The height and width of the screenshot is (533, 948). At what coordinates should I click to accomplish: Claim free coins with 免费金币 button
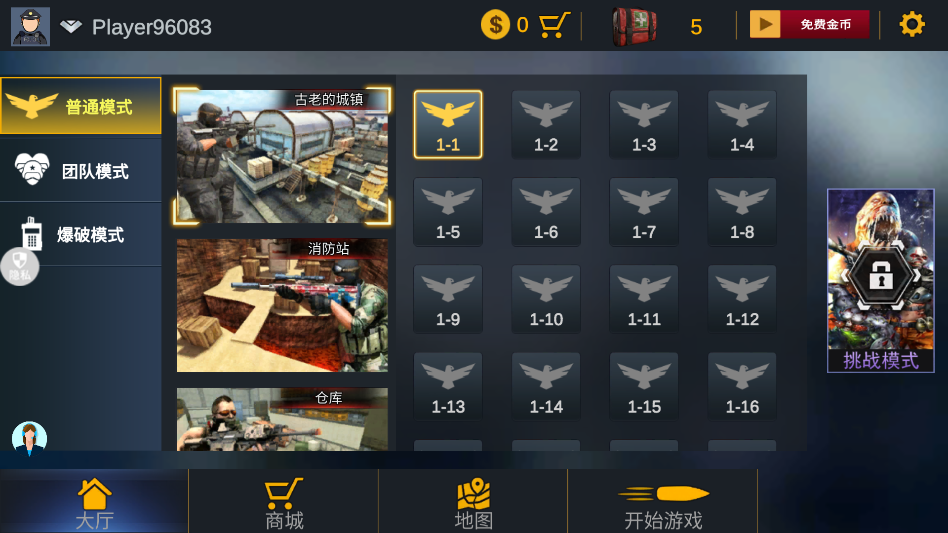[x=809, y=25]
